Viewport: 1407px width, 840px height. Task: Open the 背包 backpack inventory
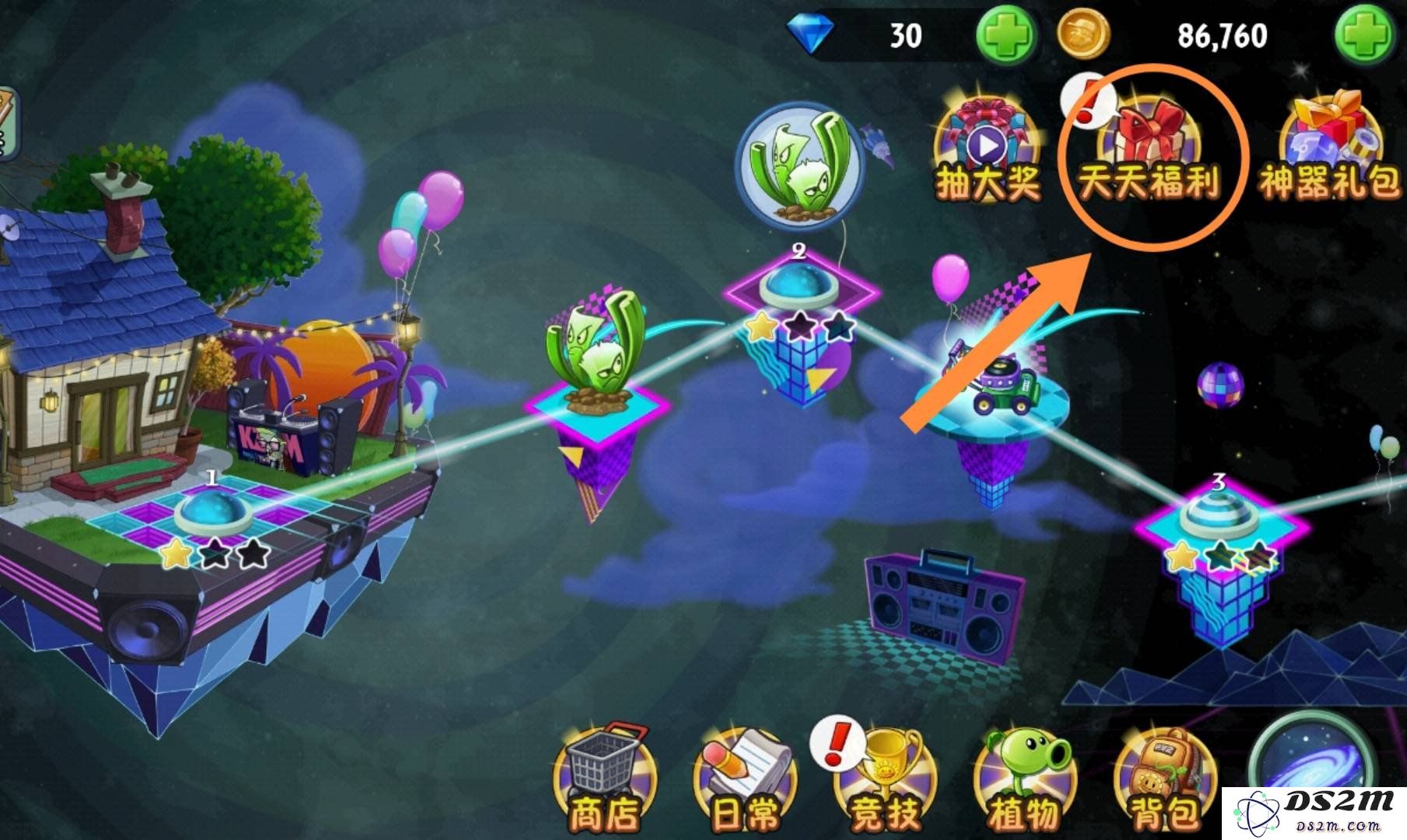pyautogui.click(x=1164, y=779)
